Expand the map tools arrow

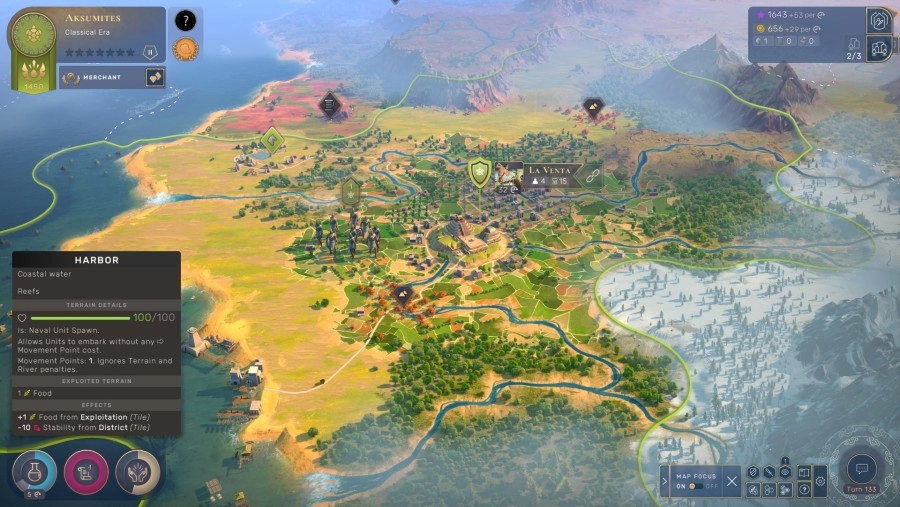coord(665,481)
